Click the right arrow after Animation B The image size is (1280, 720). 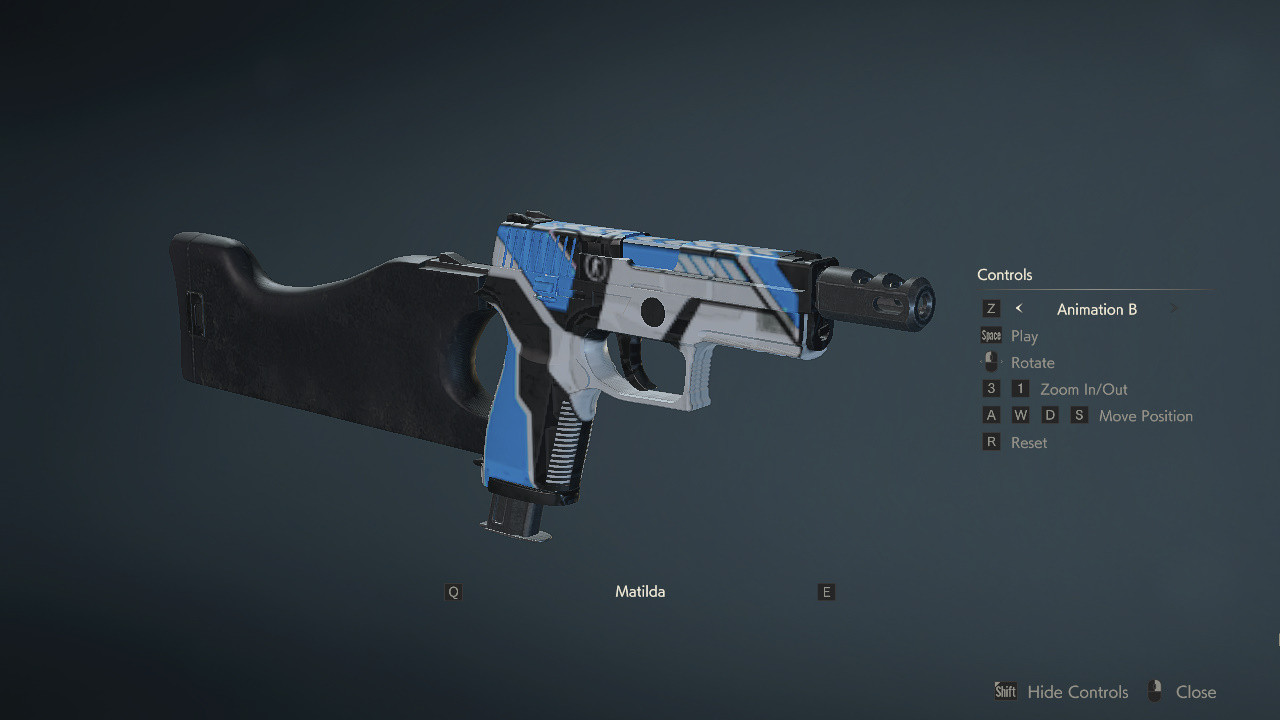[1173, 308]
